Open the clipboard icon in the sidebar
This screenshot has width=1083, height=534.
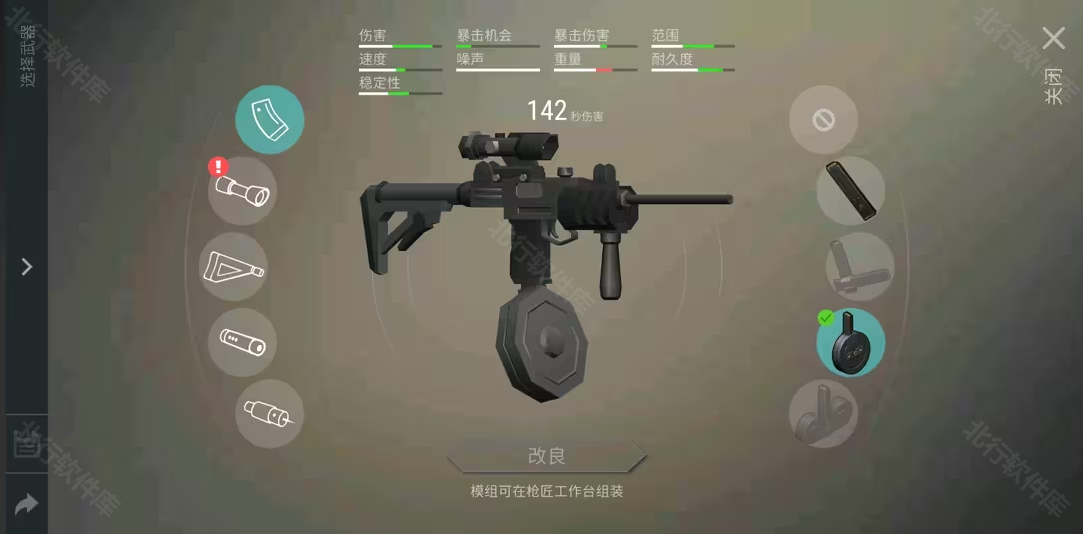[25, 444]
